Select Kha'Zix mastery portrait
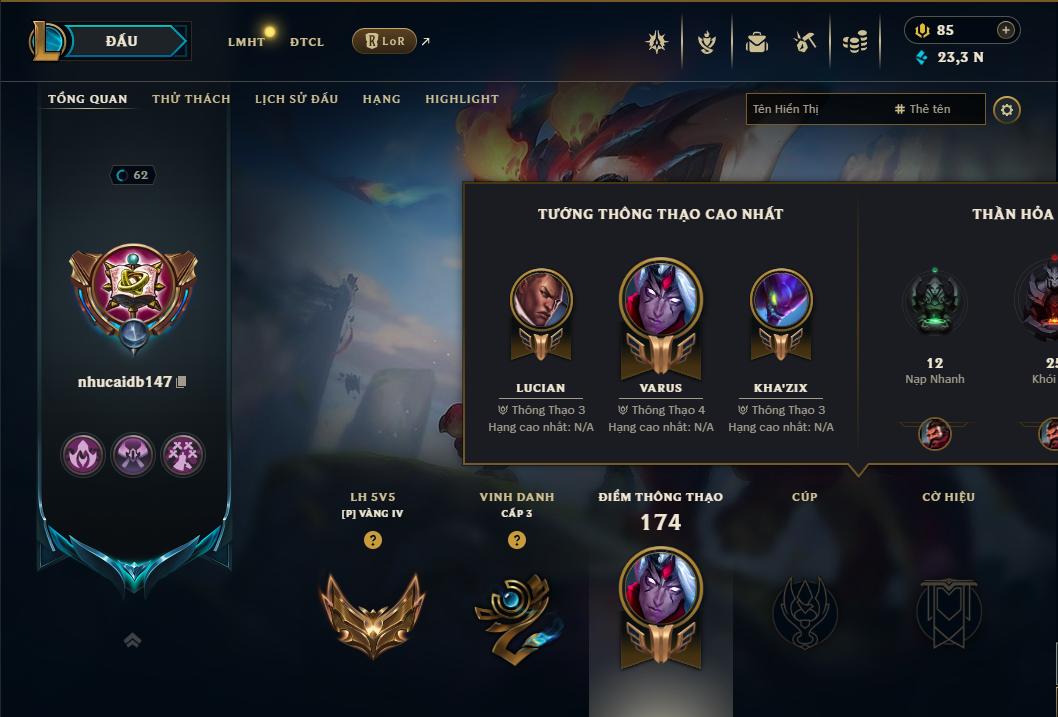This screenshot has width=1058, height=717. (781, 300)
